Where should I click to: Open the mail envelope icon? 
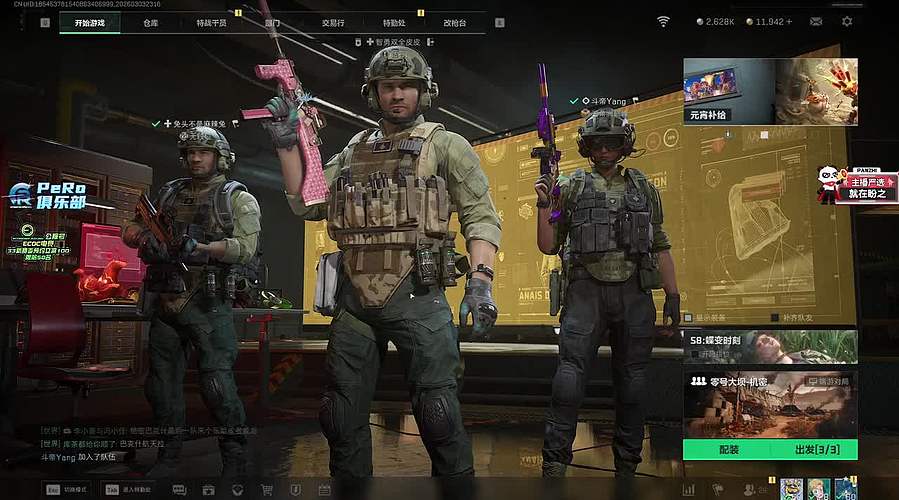coord(816,21)
